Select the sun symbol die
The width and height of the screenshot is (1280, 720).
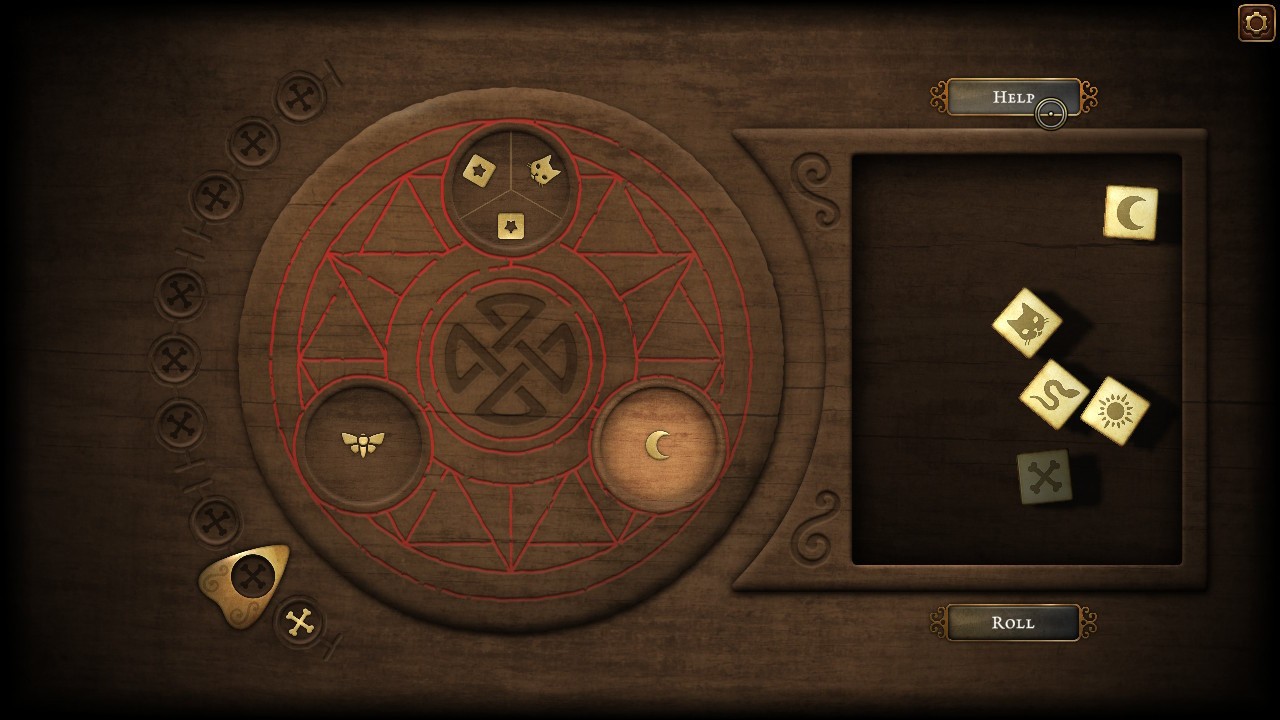pos(1114,410)
